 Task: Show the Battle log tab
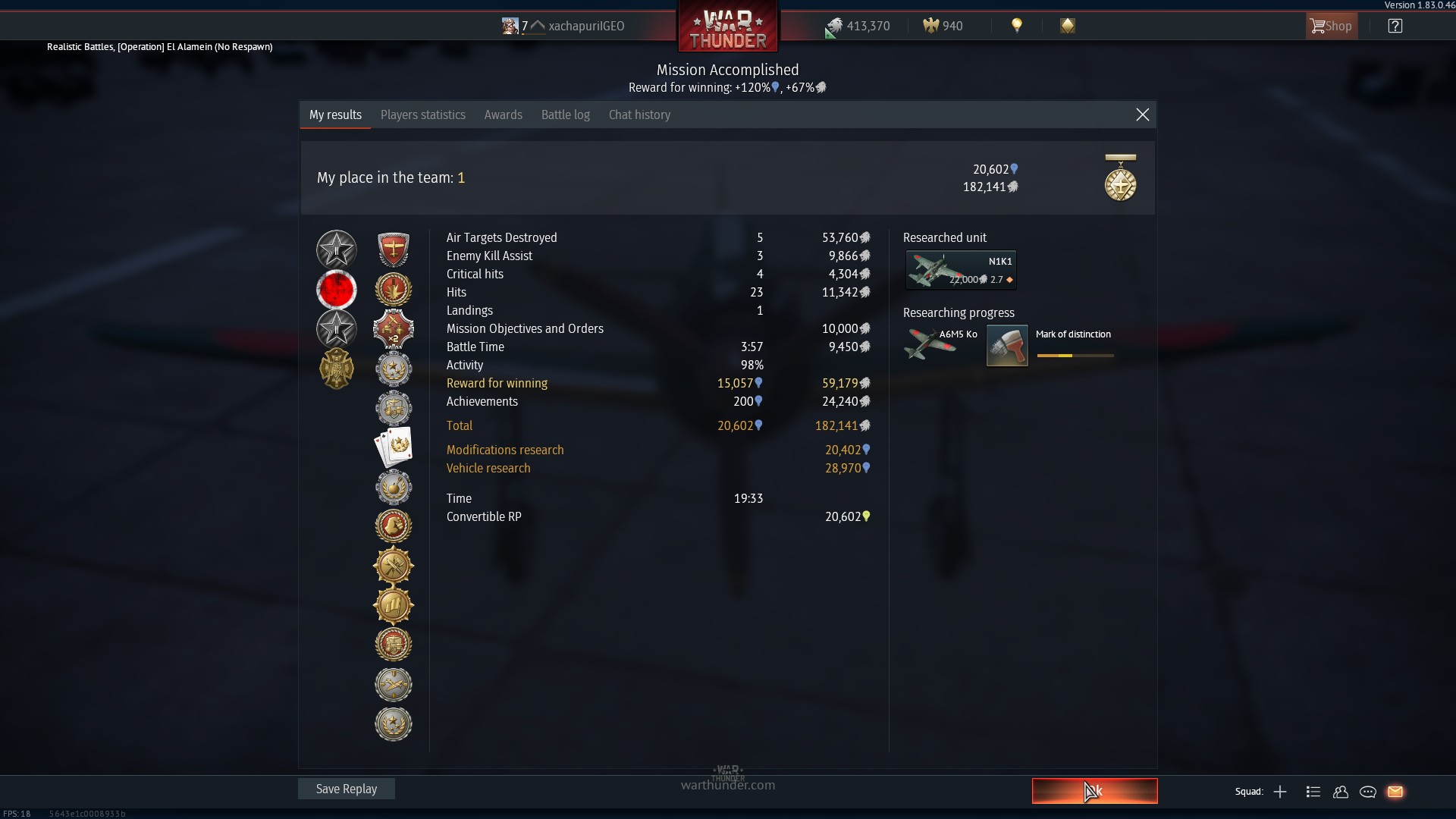click(x=565, y=115)
